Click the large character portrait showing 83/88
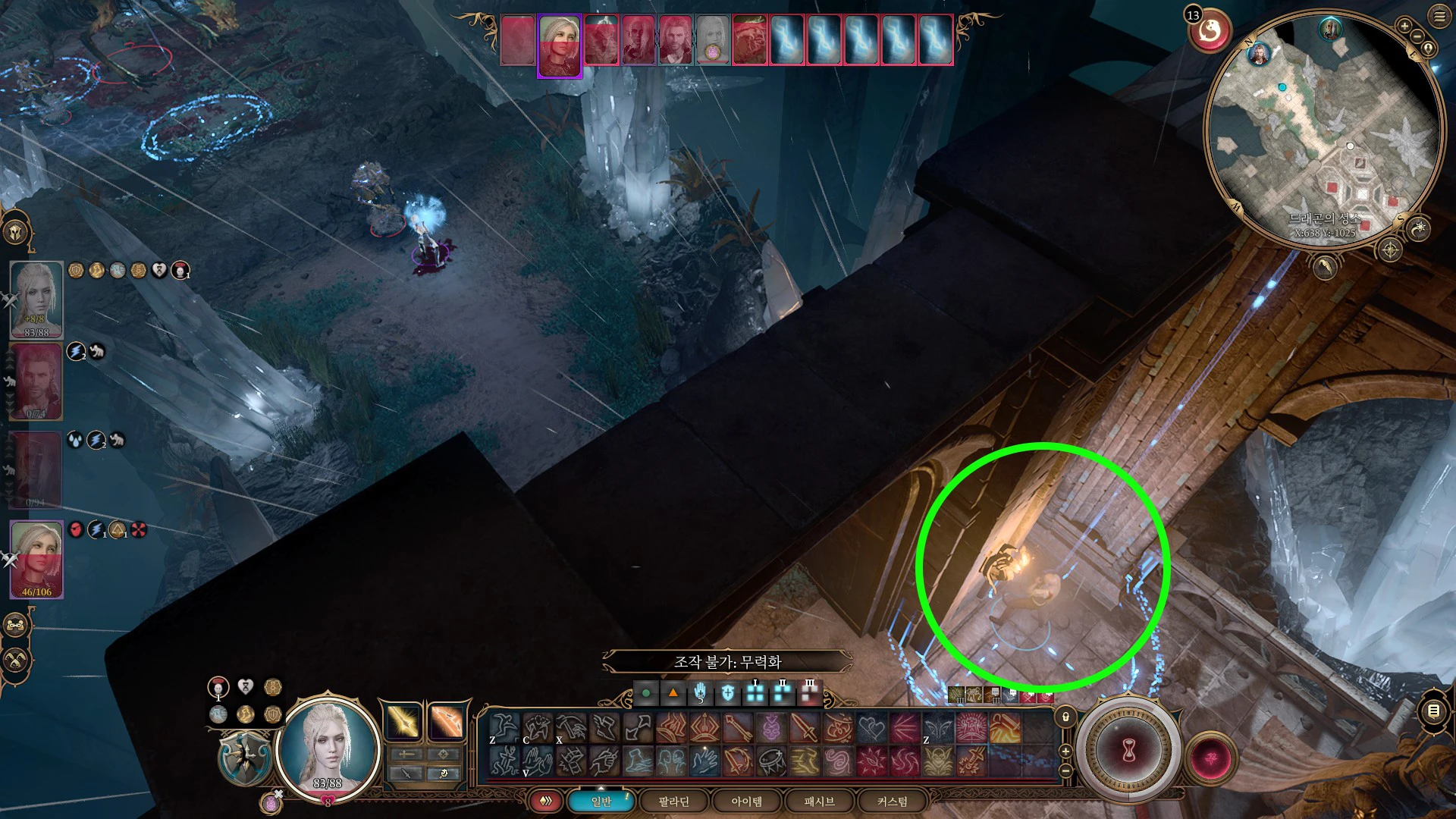1456x819 pixels. pyautogui.click(x=328, y=747)
